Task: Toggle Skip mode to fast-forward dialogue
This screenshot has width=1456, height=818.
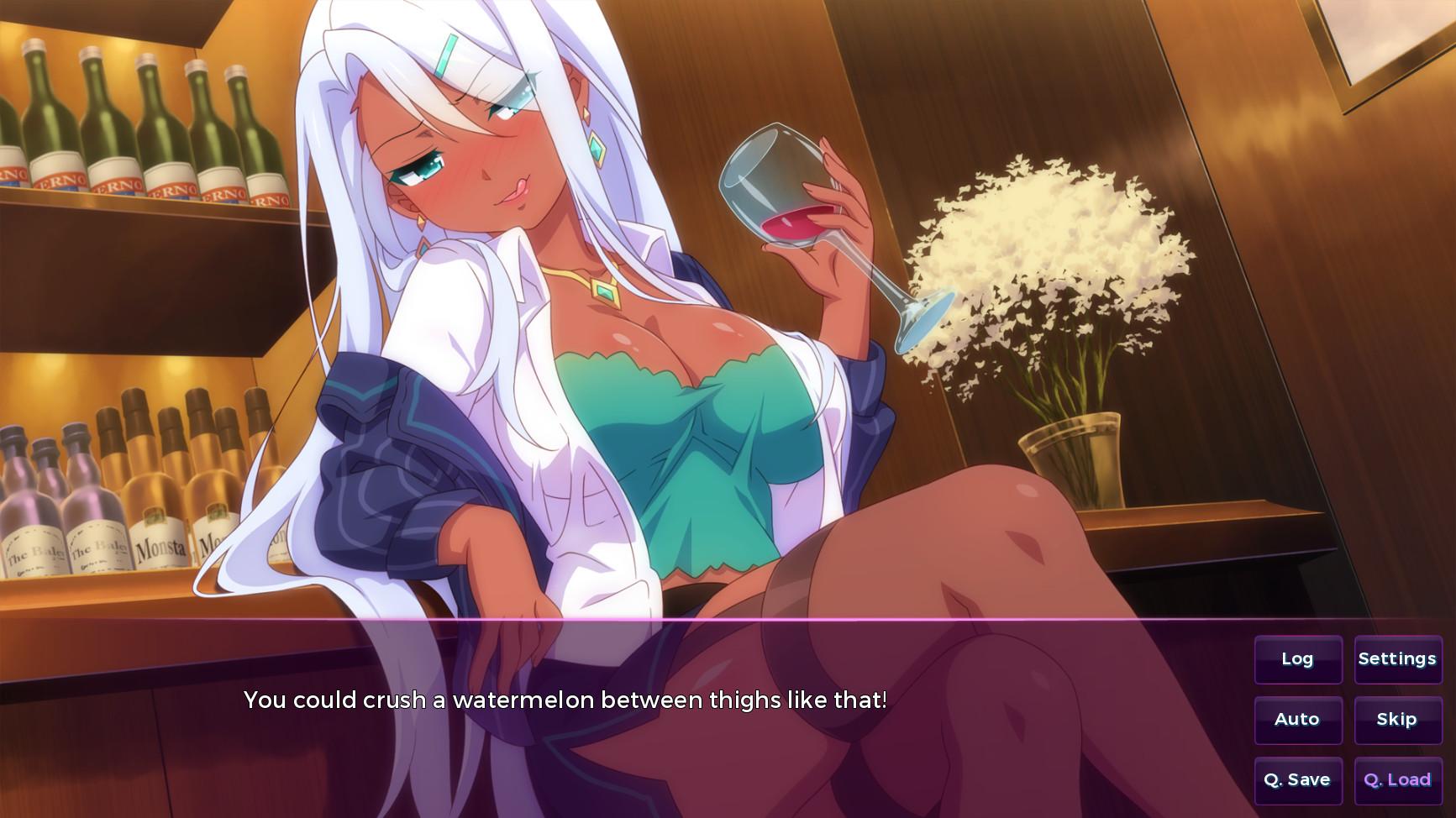Action: point(1396,720)
